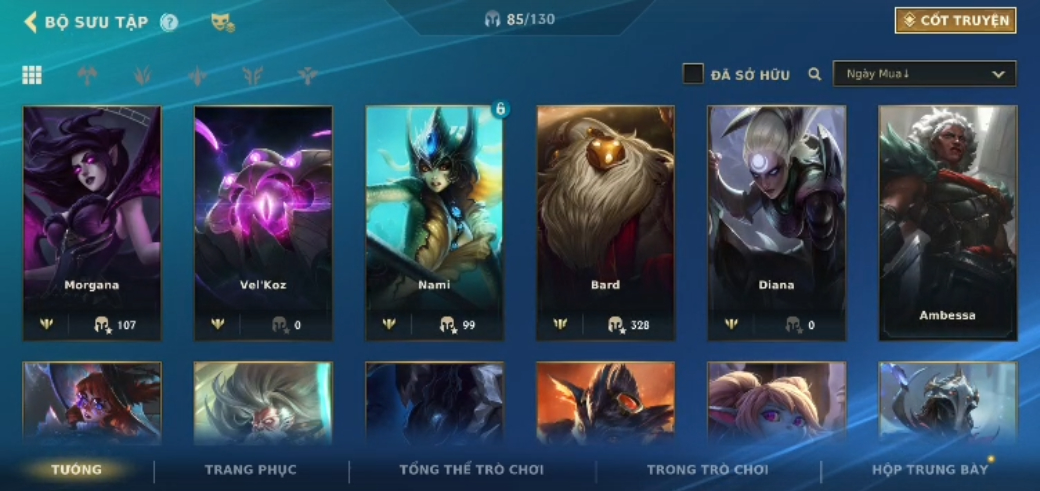Switch to the Trang Phục tab
Image resolution: width=1040 pixels, height=491 pixels.
coord(250,470)
